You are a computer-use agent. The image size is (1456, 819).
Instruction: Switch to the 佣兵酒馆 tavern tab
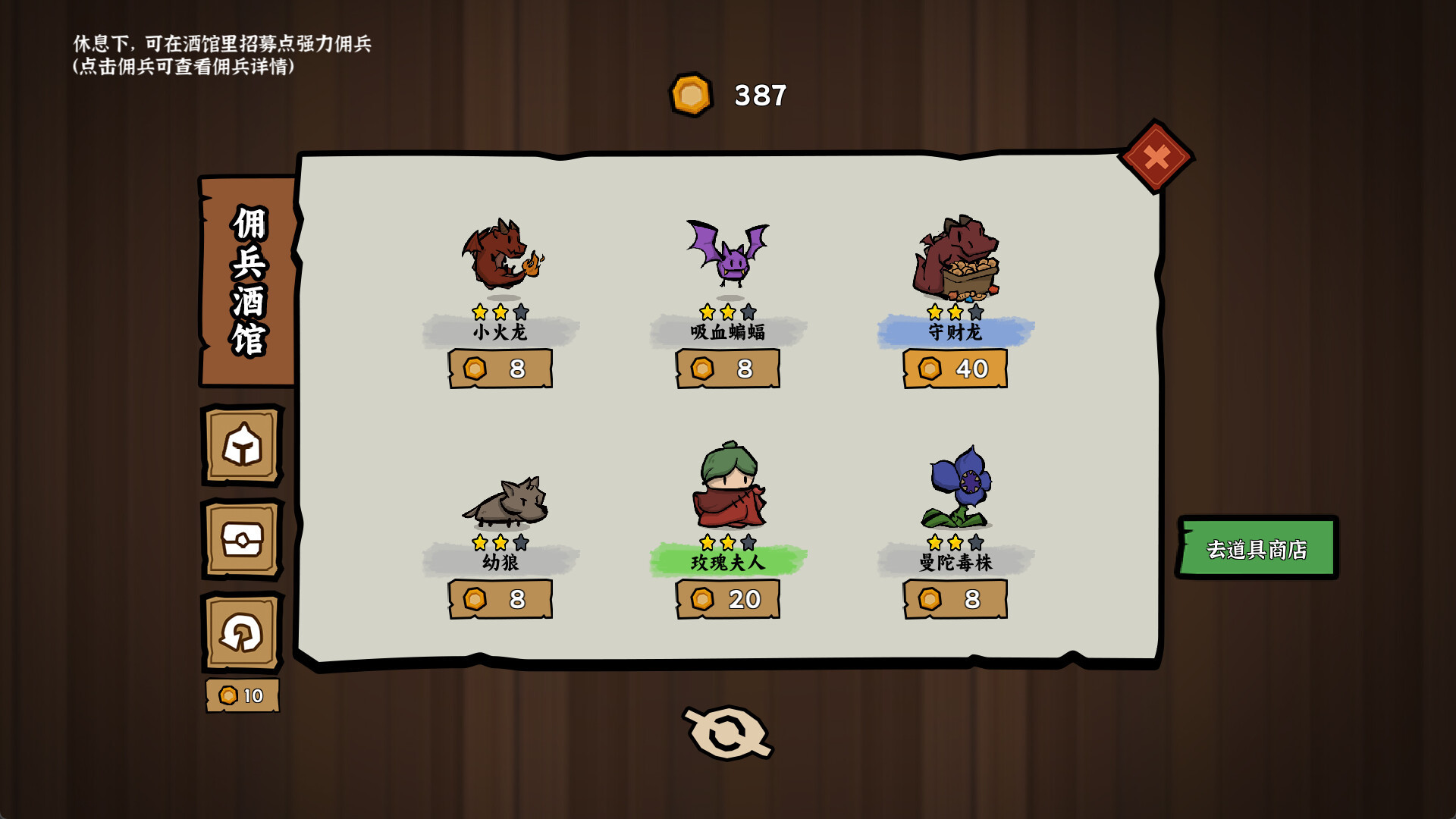pyautogui.click(x=248, y=281)
